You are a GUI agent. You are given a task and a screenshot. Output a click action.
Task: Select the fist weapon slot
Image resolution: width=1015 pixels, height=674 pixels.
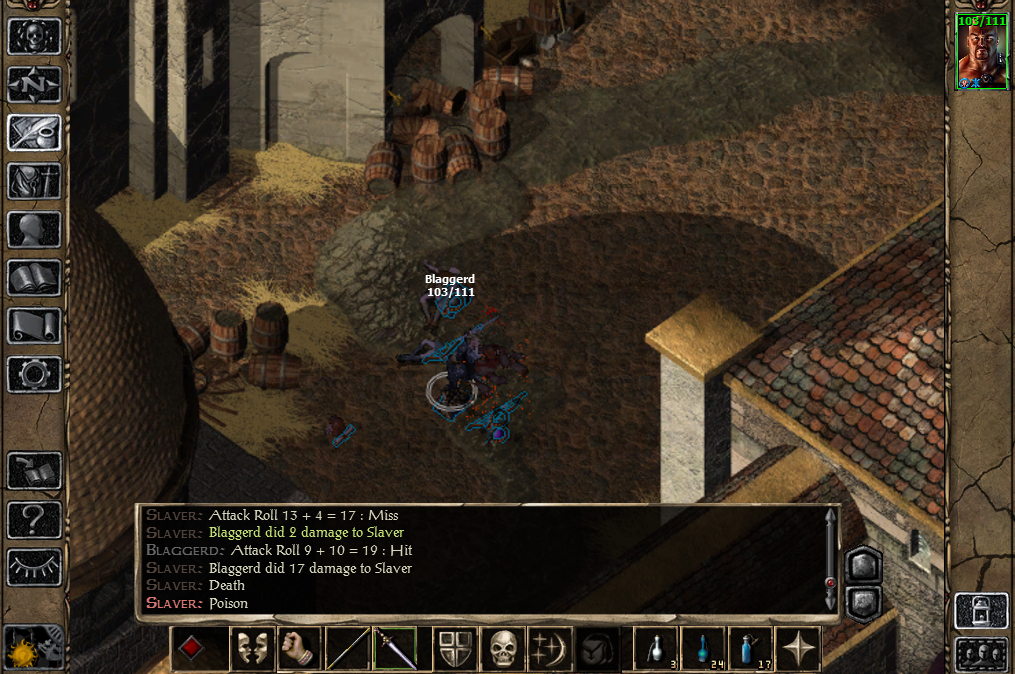tap(297, 649)
